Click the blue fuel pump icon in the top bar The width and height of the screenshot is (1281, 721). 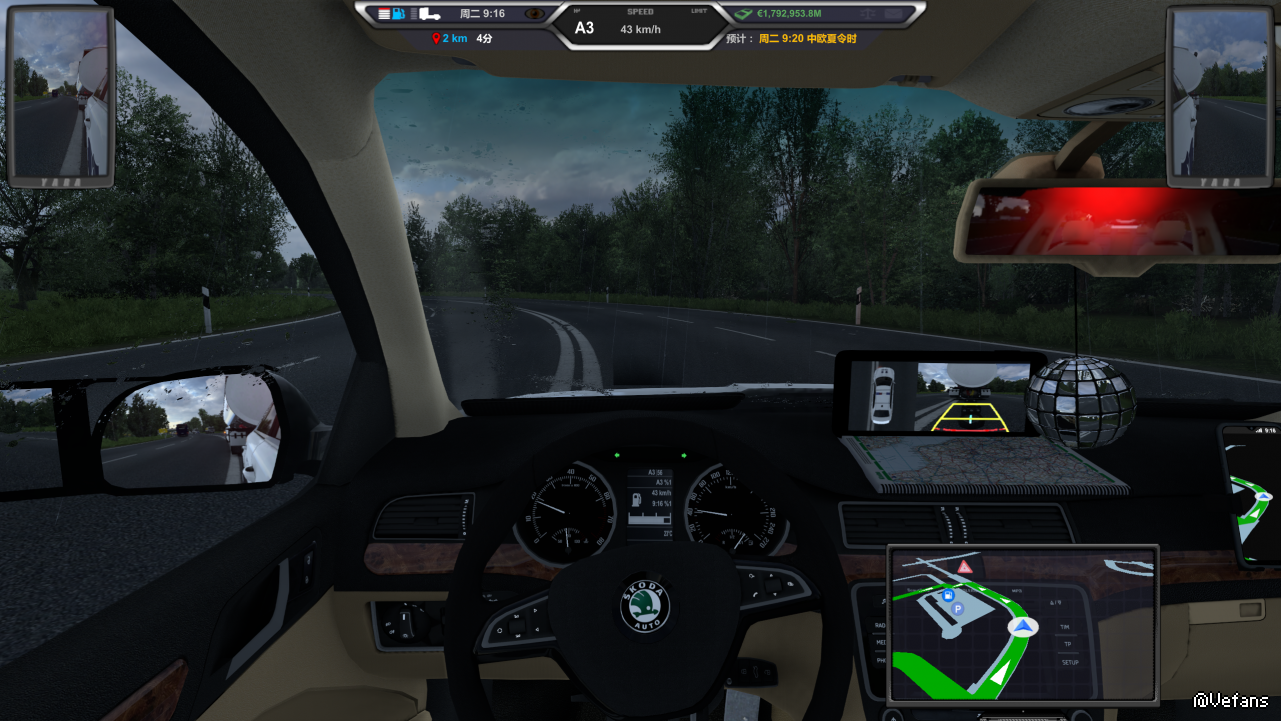tap(400, 14)
